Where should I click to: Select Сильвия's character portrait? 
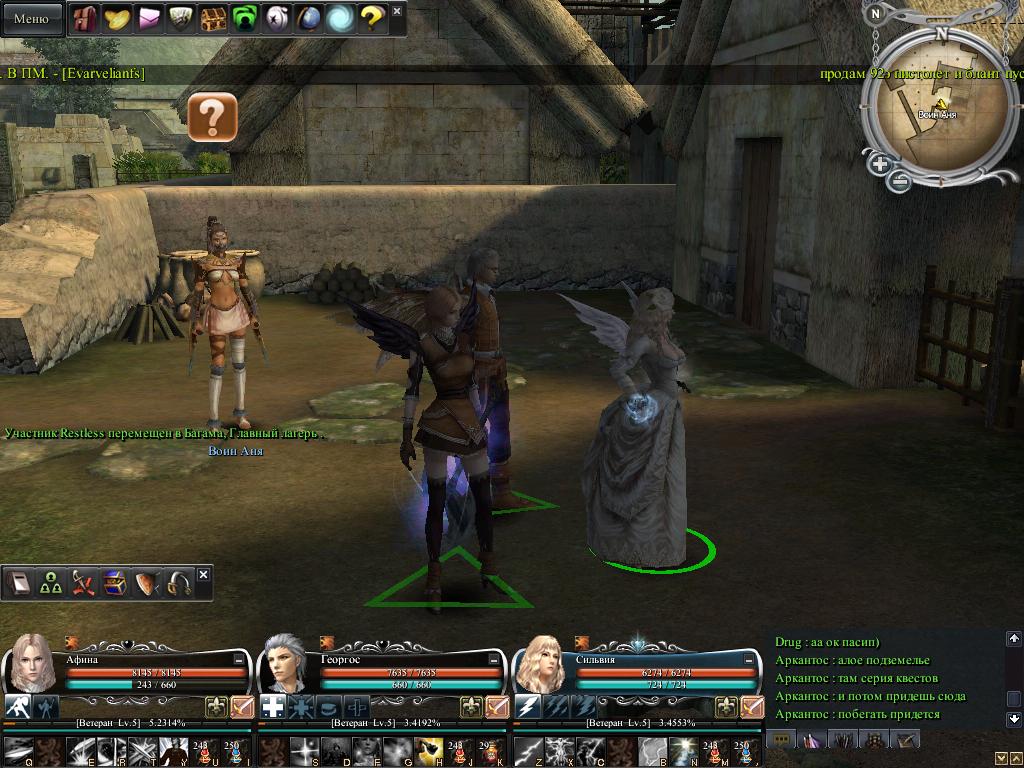[x=540, y=662]
